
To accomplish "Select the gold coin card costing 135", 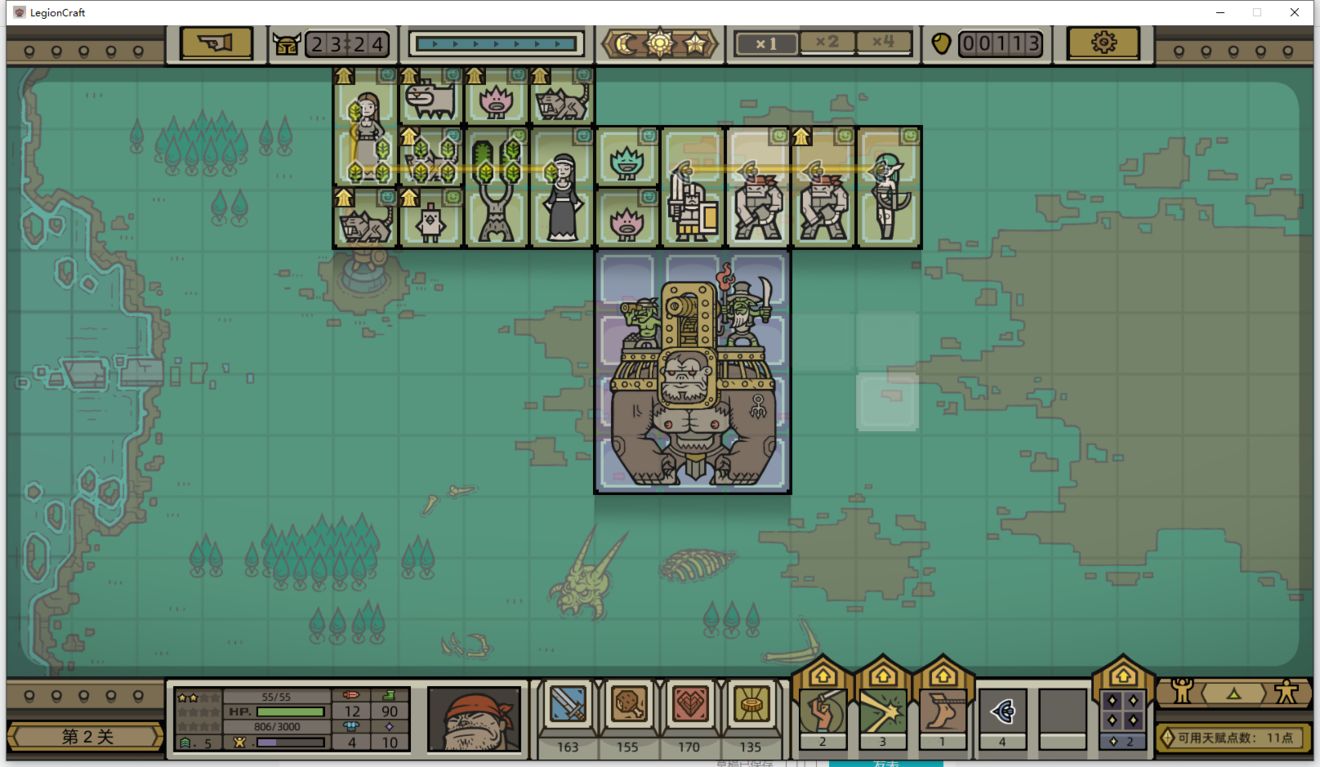I will pyautogui.click(x=750, y=708).
